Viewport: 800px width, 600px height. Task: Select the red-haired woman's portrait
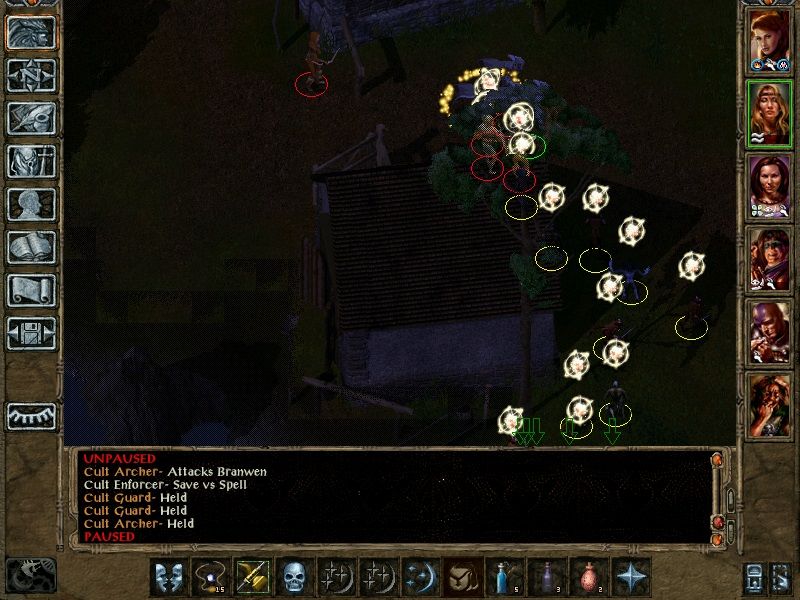[x=770, y=41]
